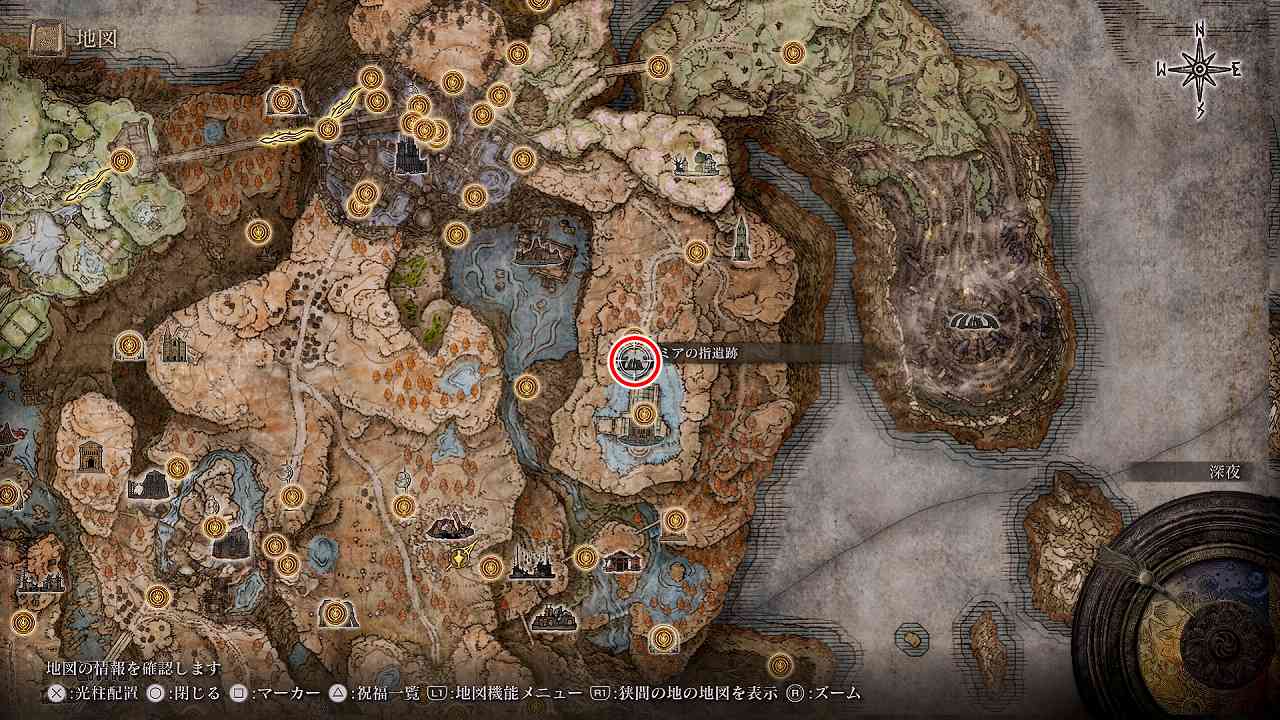Select the domed arena icon on the eastern plateau
Image resolution: width=1280 pixels, height=720 pixels.
[971, 321]
